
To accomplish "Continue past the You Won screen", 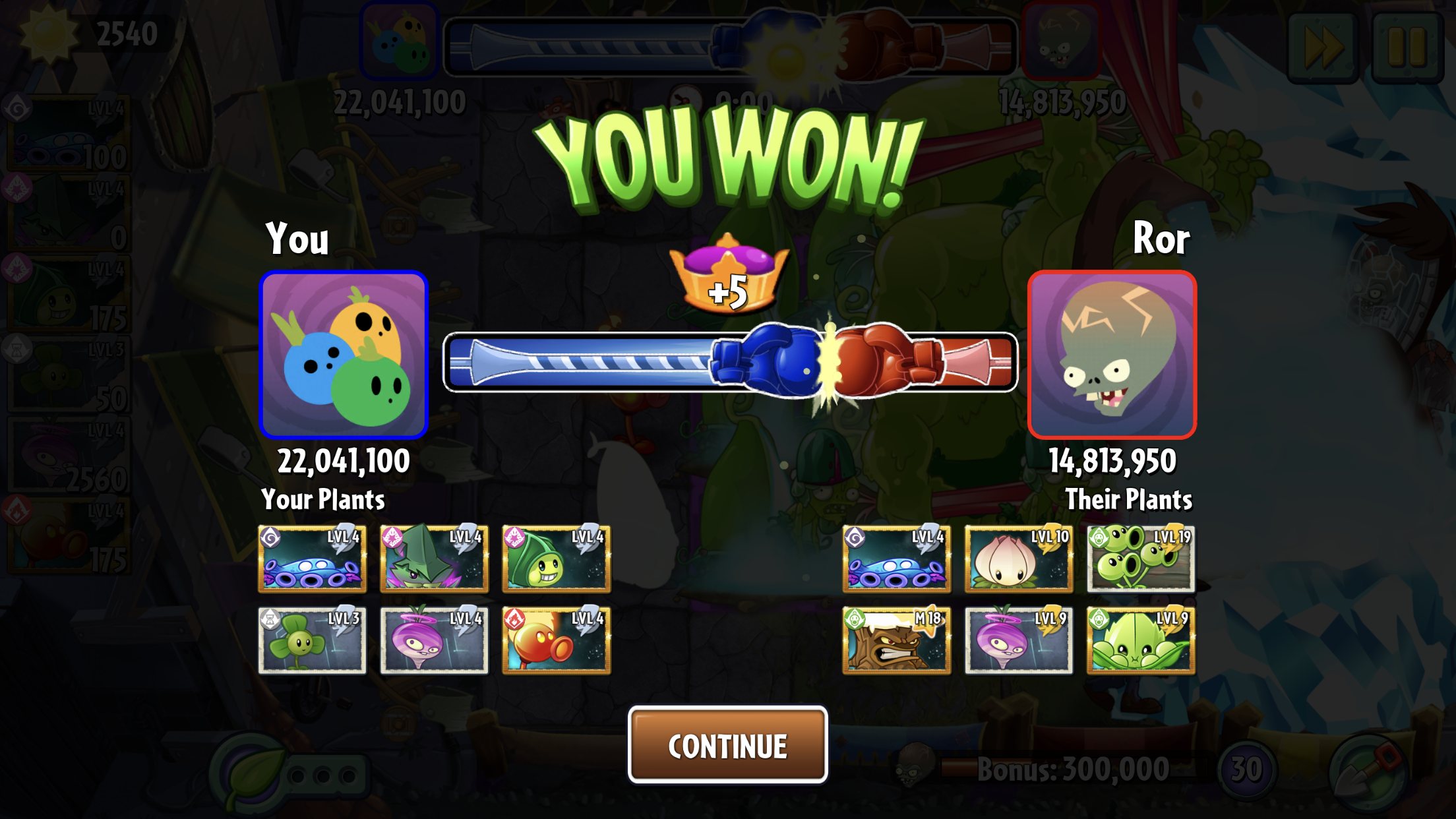I will tap(727, 745).
